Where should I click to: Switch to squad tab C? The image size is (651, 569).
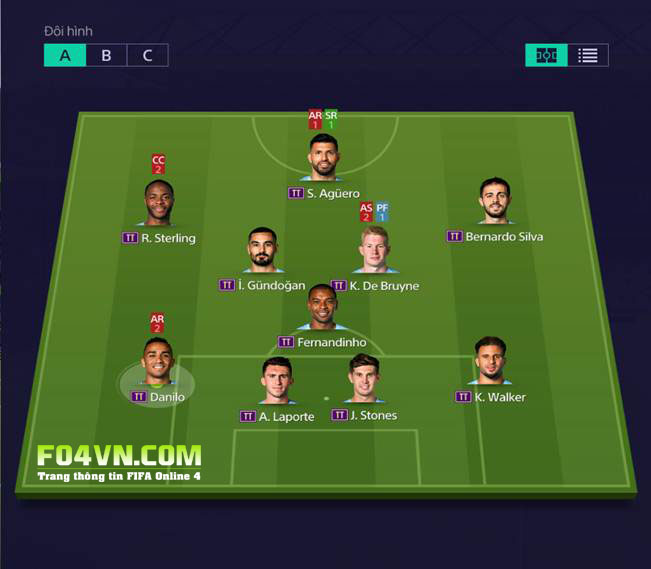tap(147, 55)
